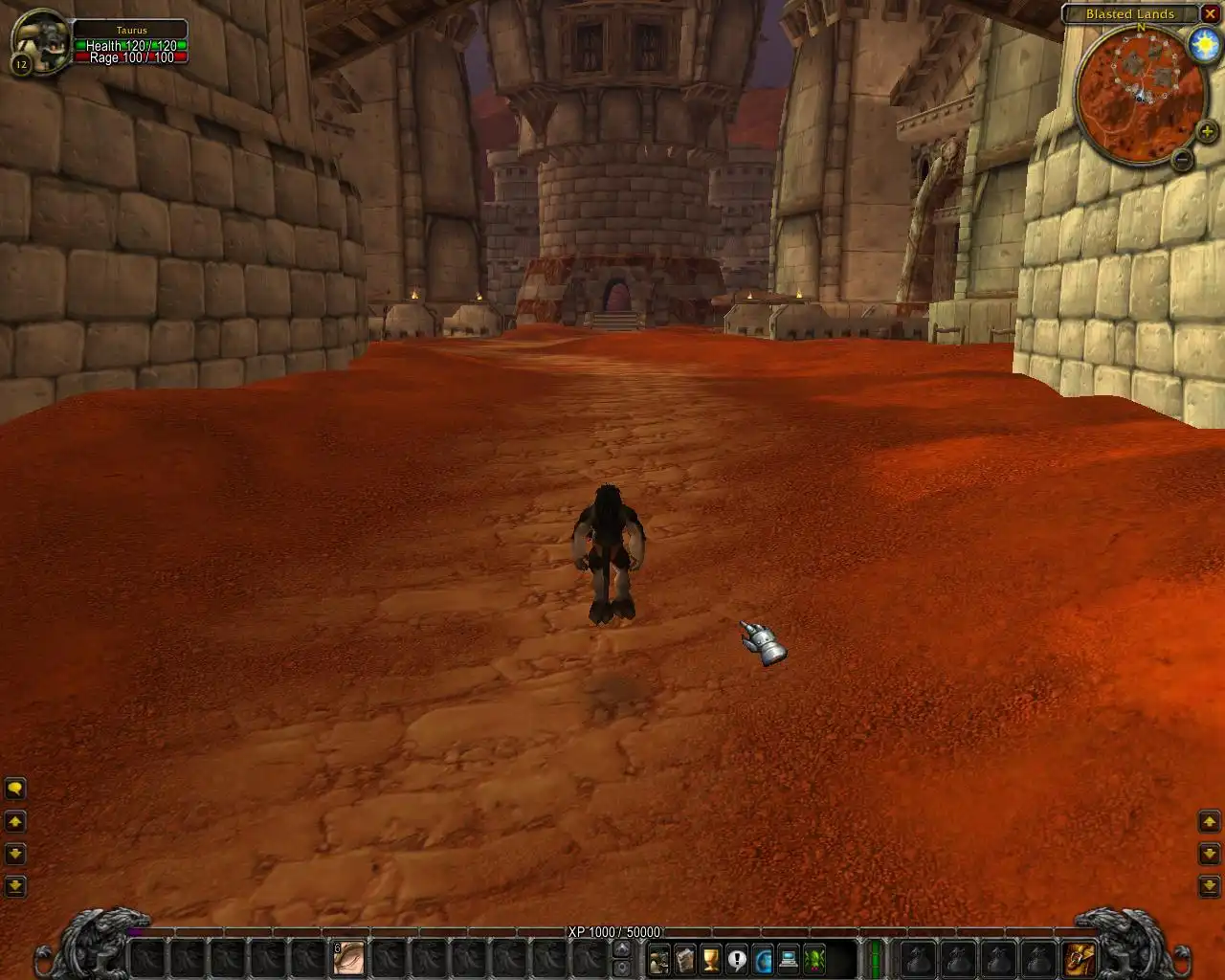Zoom out the minimap with minus button

(x=1183, y=159)
